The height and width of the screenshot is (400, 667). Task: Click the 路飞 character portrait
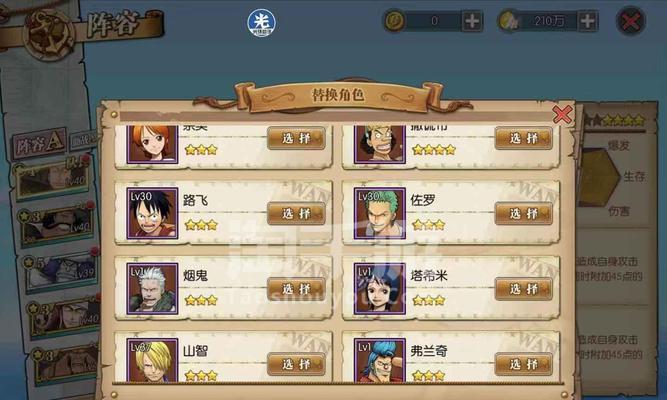153,213
